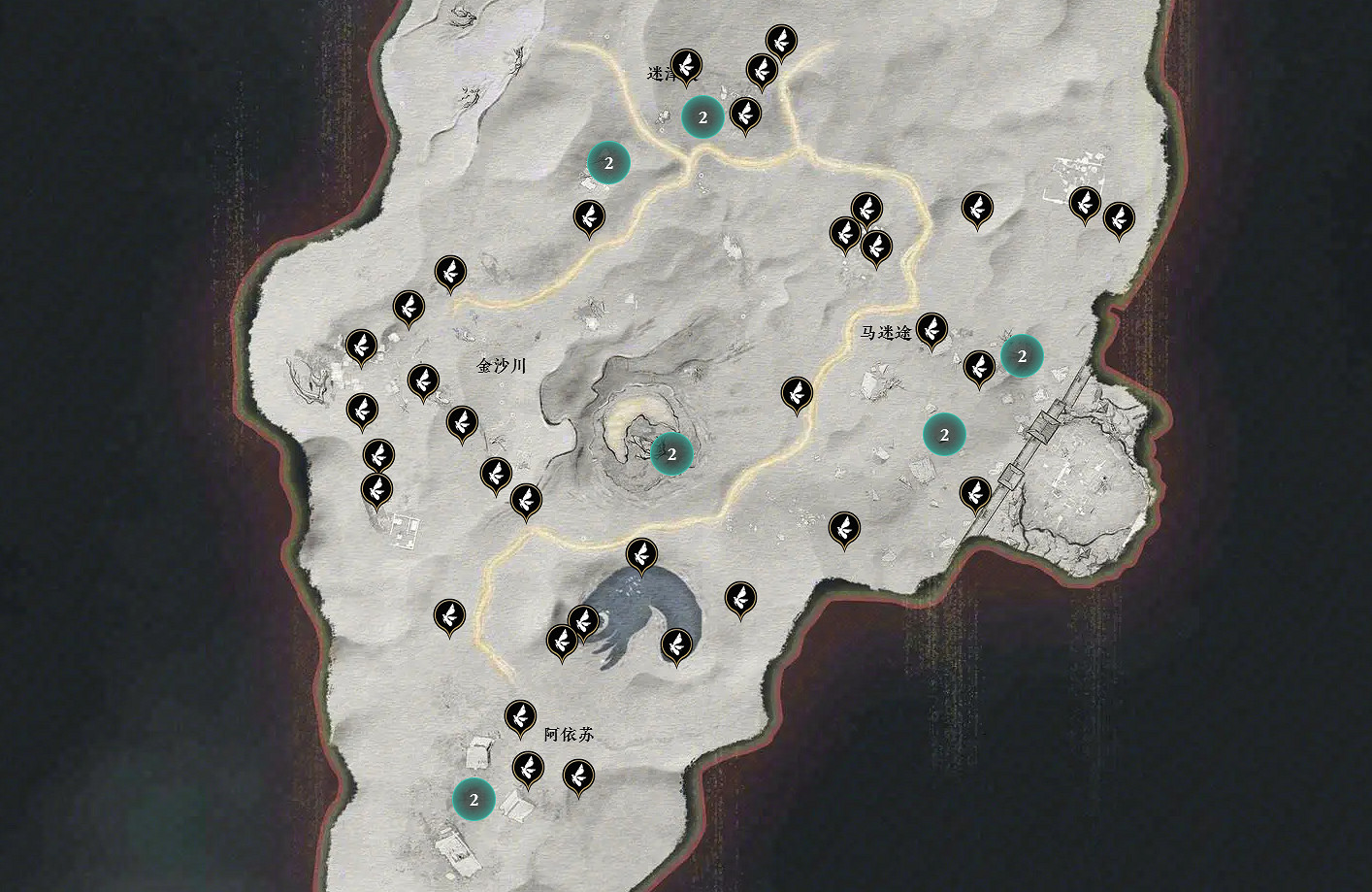Click the isolated butterfly marker southwest of the lake
Viewport: 1372px width, 892px height.
click(447, 615)
